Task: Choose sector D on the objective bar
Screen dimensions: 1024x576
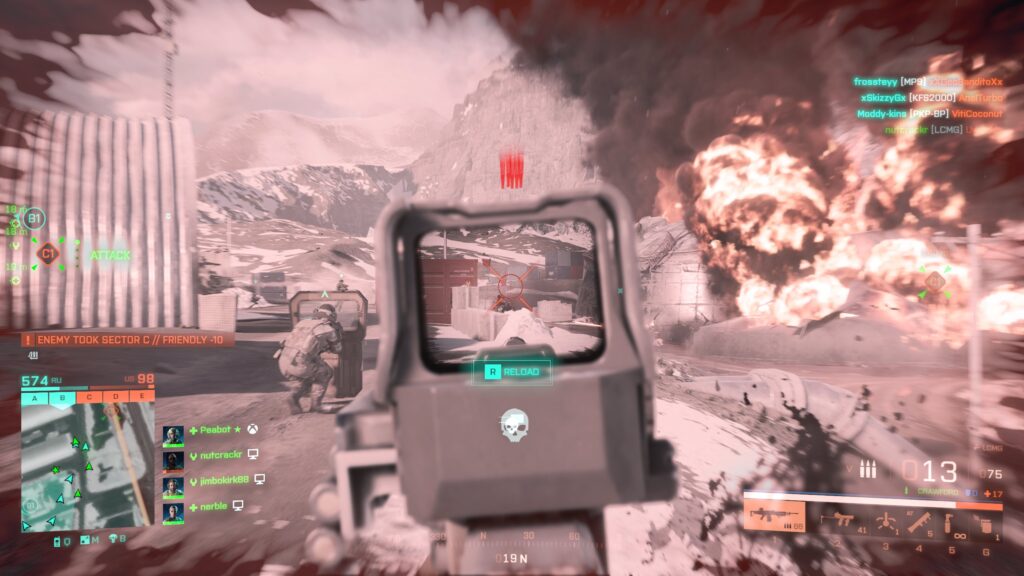Action: pyautogui.click(x=115, y=396)
